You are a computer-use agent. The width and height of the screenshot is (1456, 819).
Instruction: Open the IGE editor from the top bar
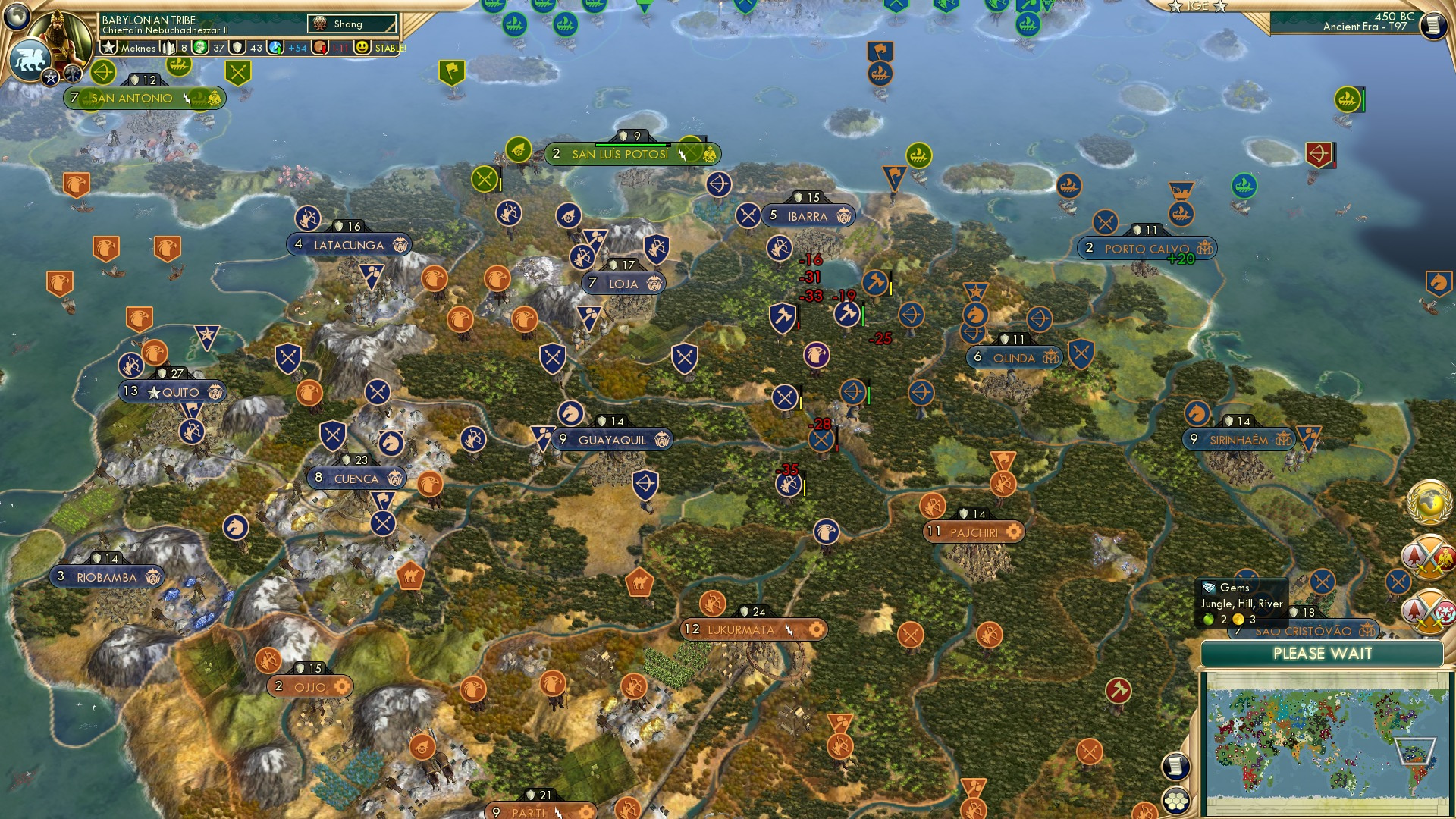click(x=1197, y=6)
